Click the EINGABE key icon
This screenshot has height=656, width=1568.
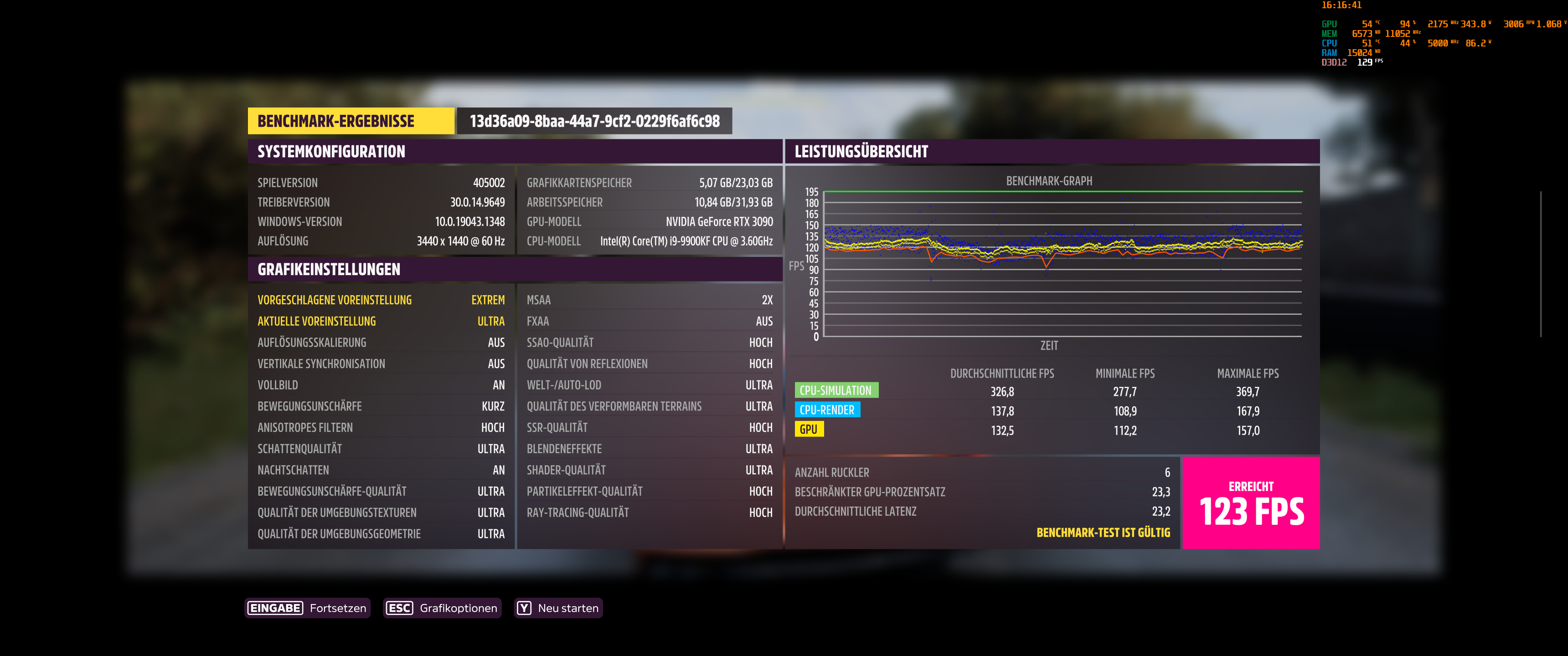tap(275, 607)
